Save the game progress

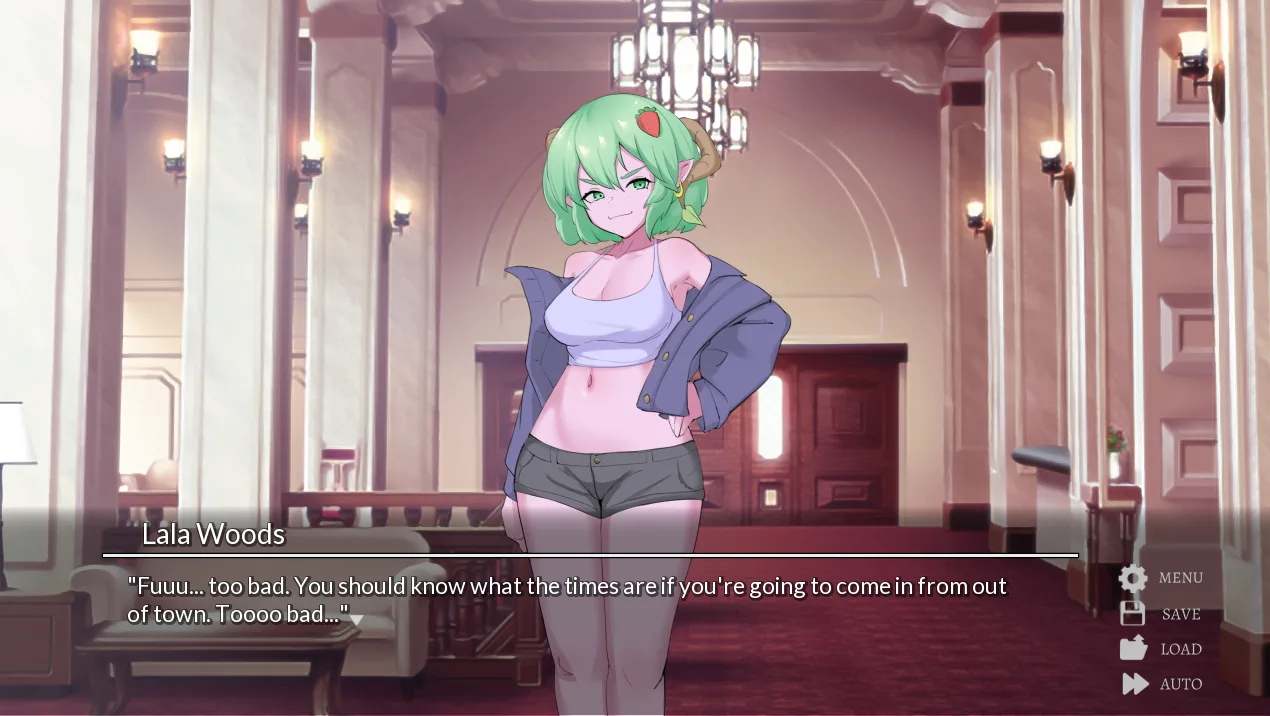click(x=1160, y=614)
